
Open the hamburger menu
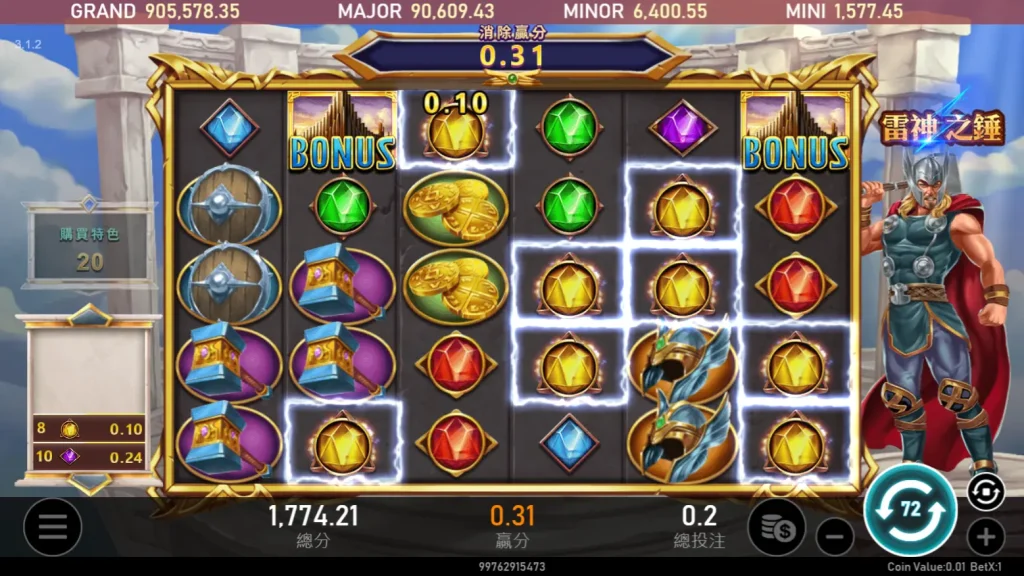click(52, 527)
